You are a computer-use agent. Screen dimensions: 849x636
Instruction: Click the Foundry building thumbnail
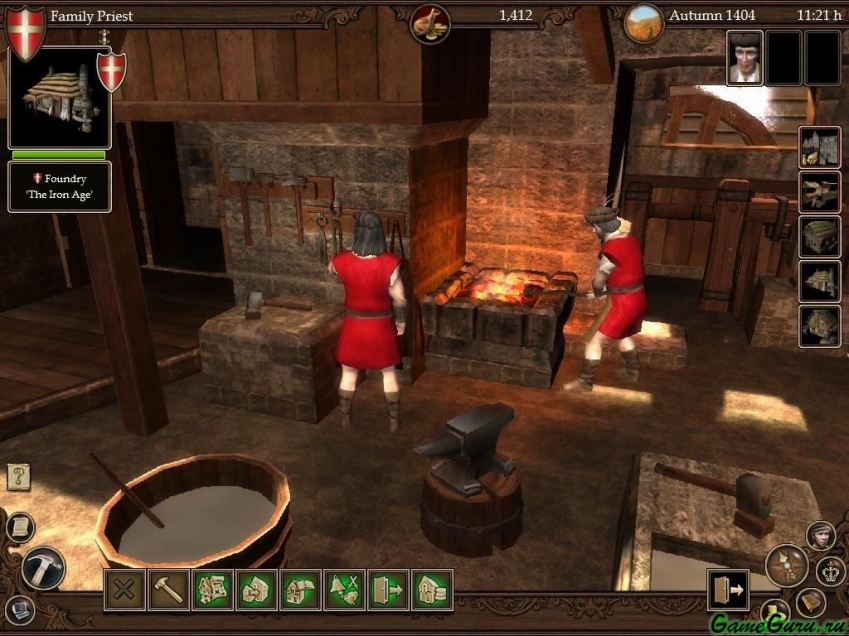(x=57, y=97)
